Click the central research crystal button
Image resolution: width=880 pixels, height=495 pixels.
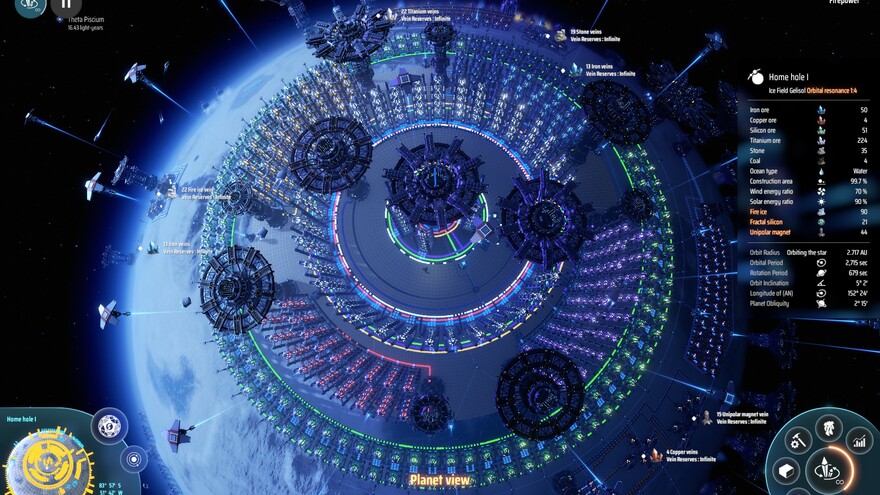pos(830,468)
